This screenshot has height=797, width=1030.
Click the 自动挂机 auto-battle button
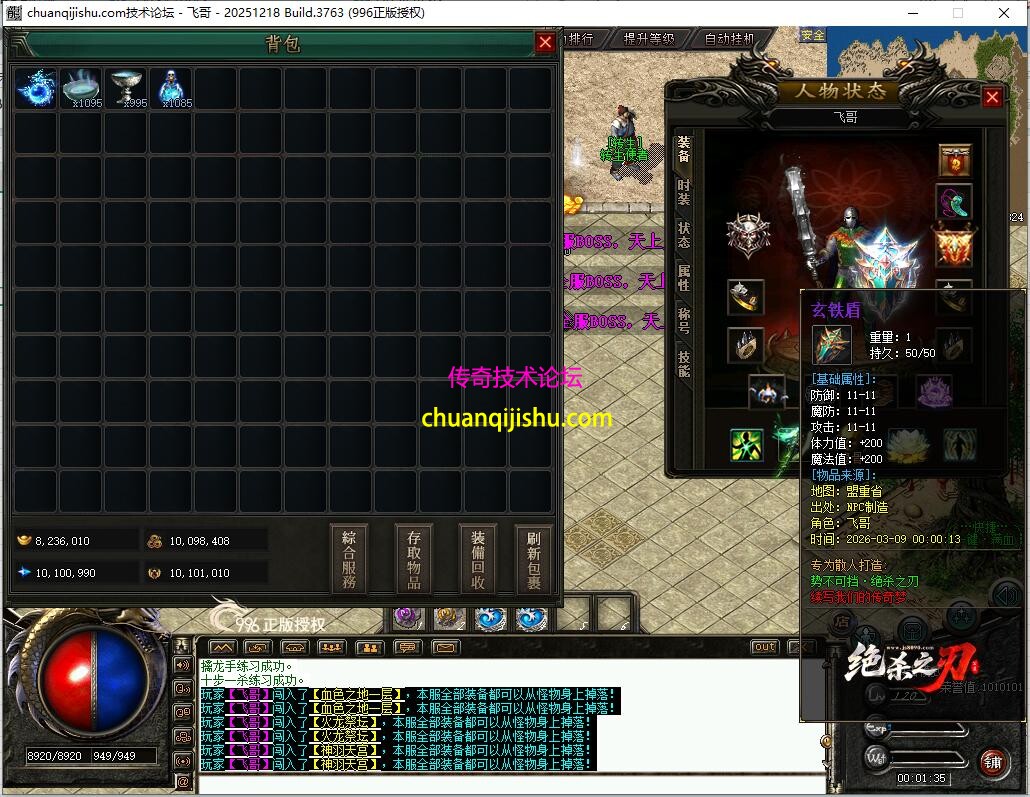pos(729,39)
